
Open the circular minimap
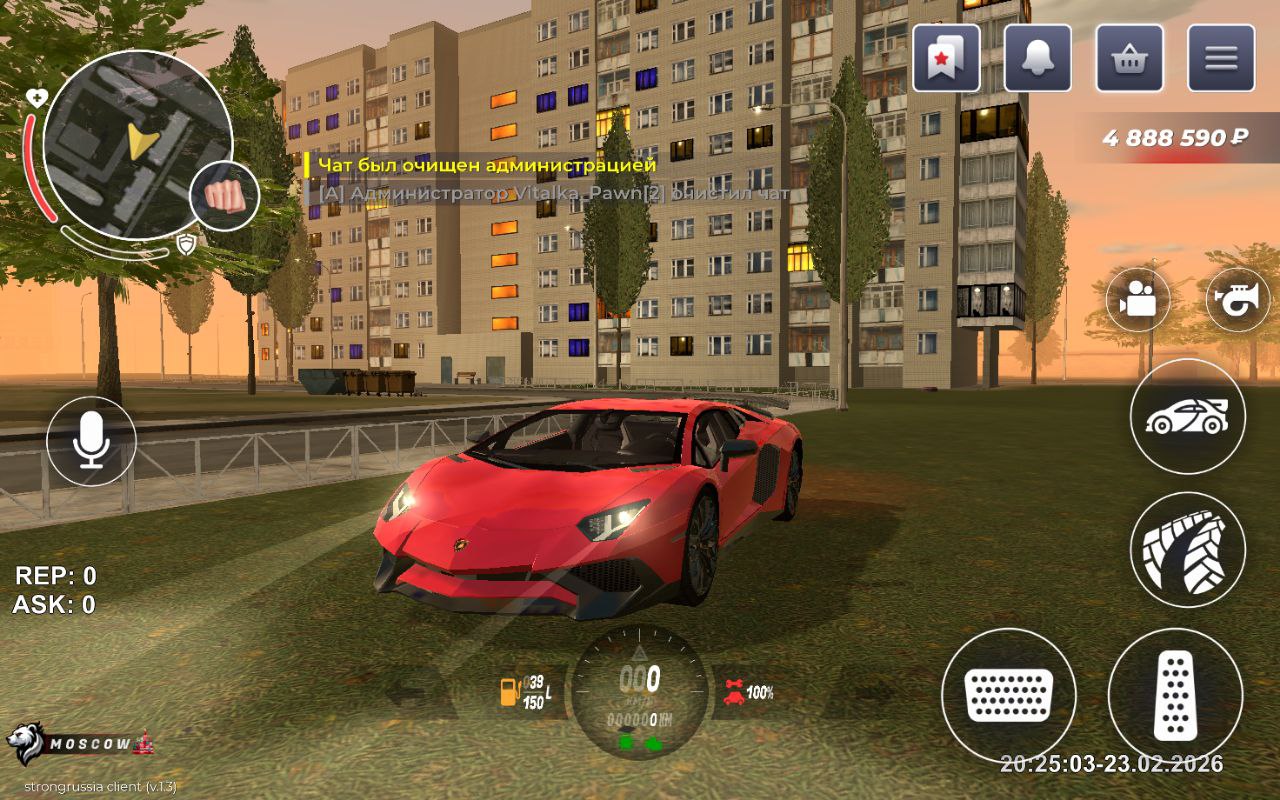pyautogui.click(x=137, y=145)
